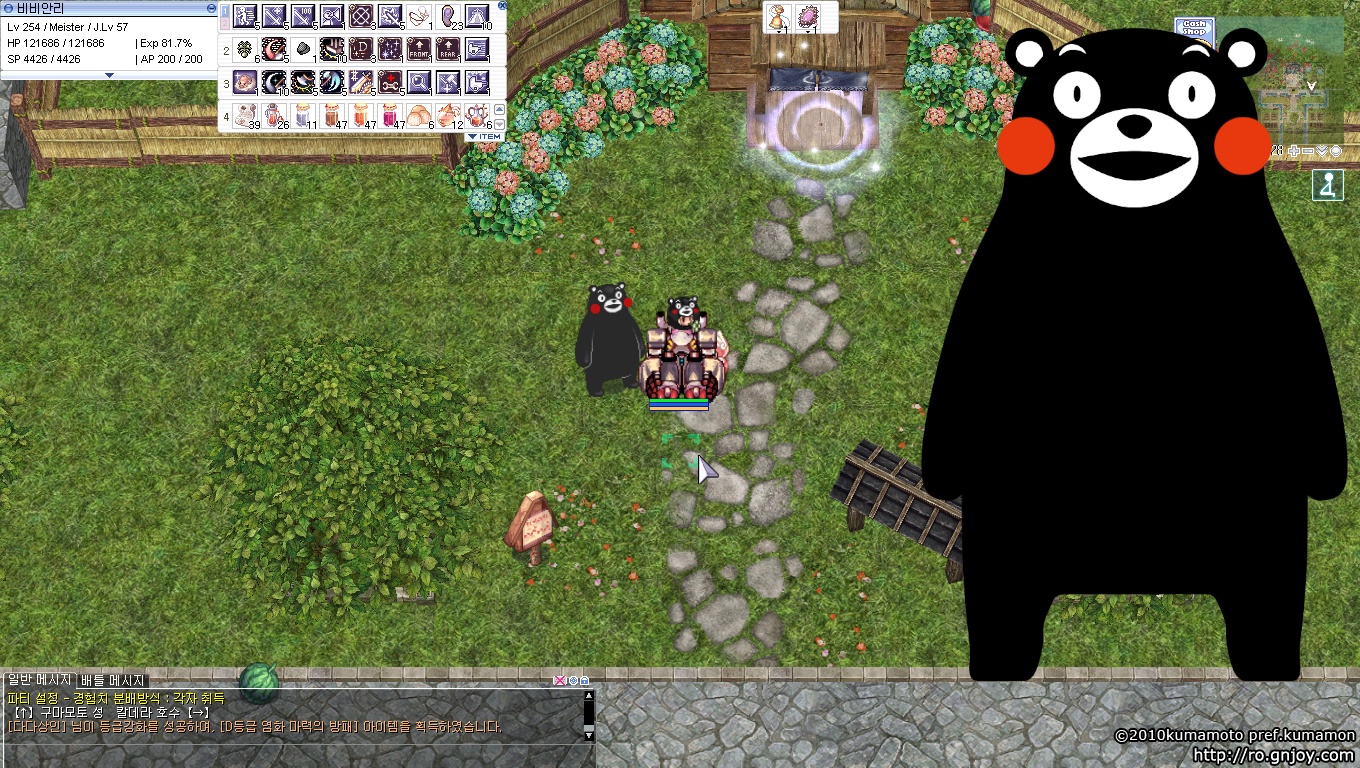Close the skill hotbar window
Image resolution: width=1360 pixels, height=768 pixels.
502,6
